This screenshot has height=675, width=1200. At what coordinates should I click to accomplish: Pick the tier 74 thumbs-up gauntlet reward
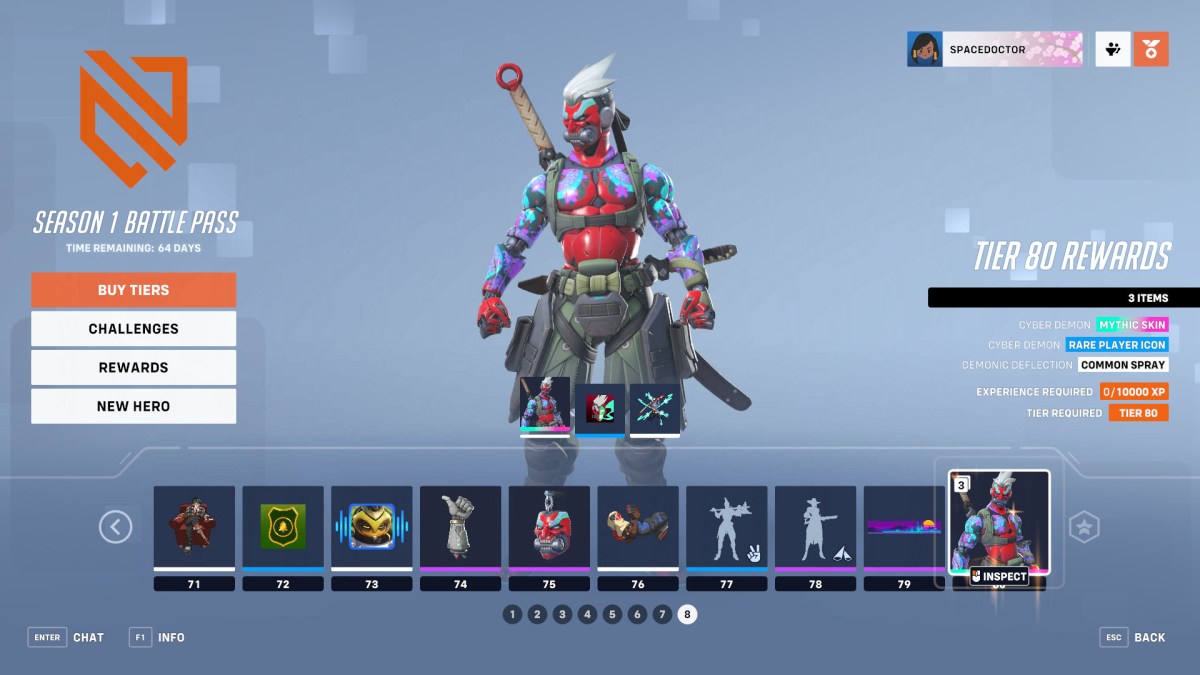point(460,527)
